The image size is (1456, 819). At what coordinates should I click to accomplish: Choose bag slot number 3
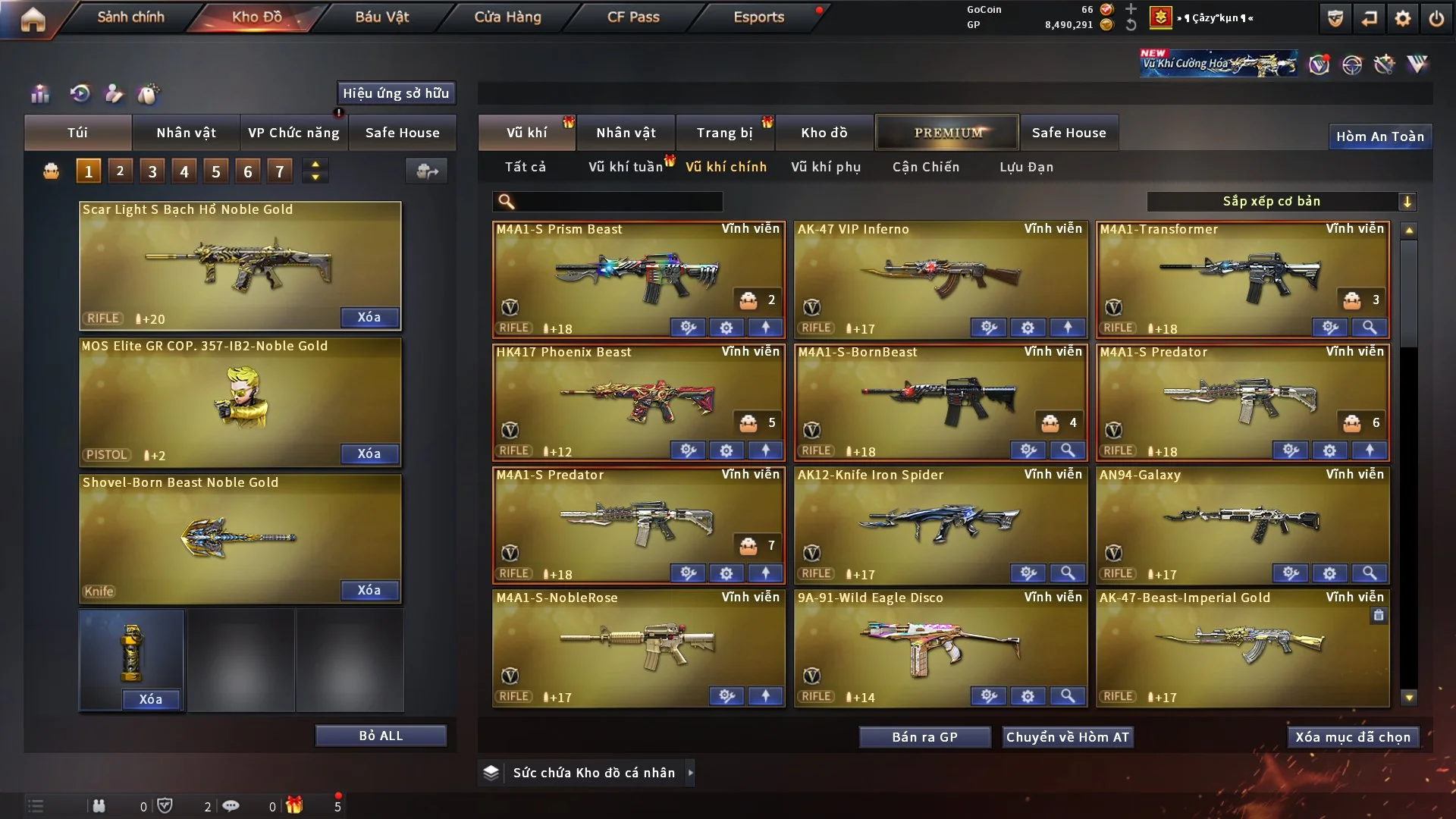click(x=152, y=171)
